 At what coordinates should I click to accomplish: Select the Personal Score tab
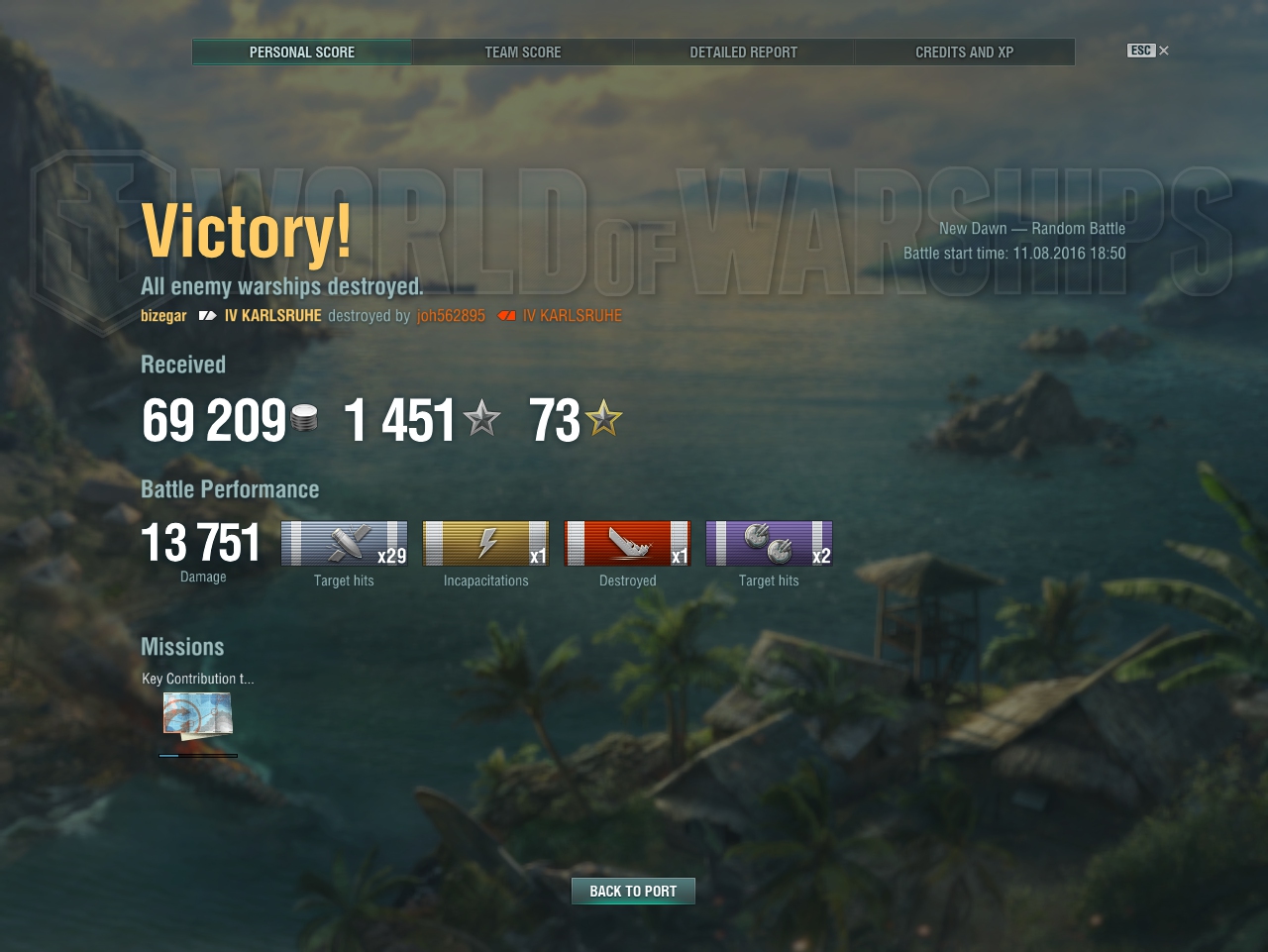(x=302, y=52)
